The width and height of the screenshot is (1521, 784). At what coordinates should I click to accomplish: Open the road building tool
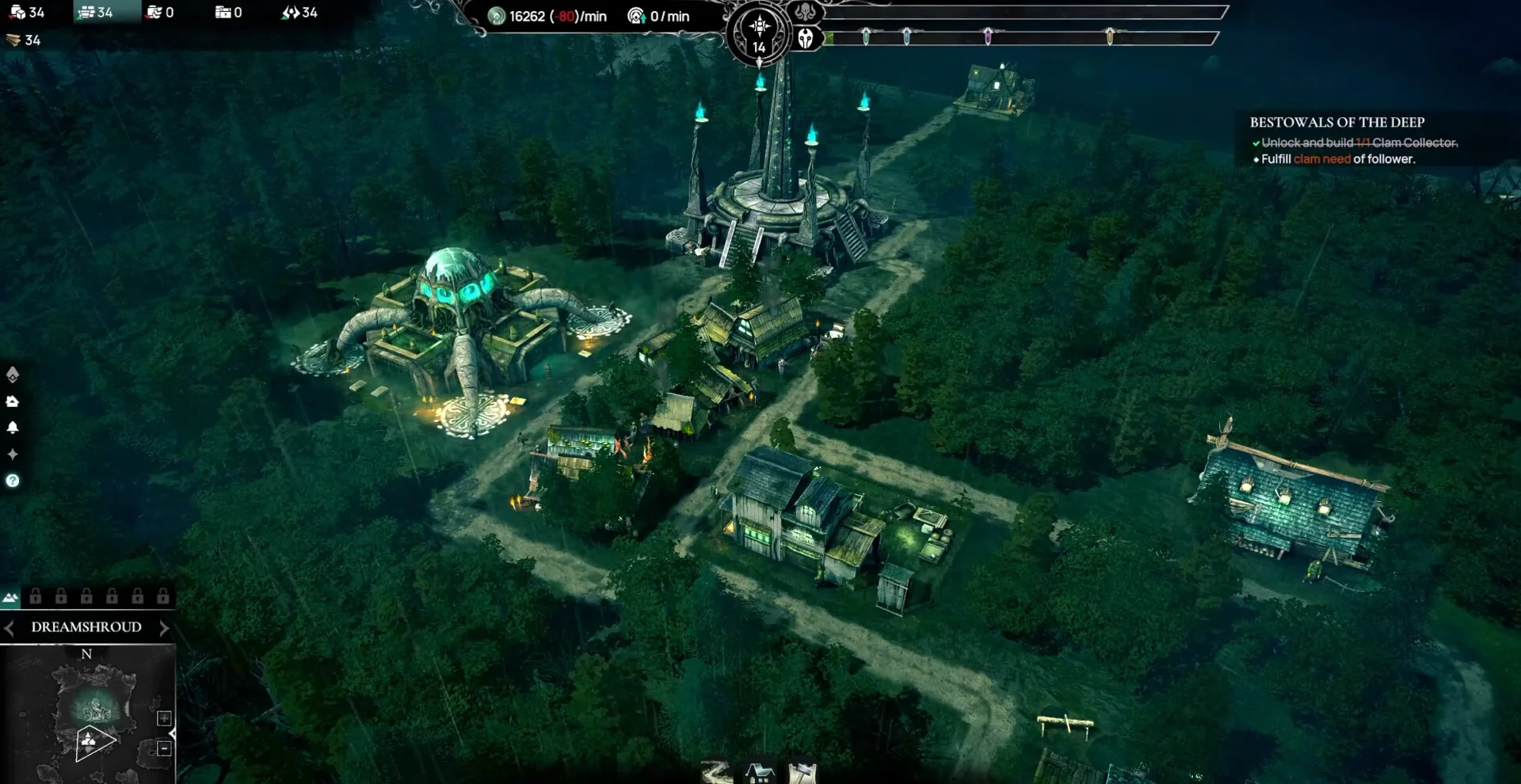tap(717, 772)
